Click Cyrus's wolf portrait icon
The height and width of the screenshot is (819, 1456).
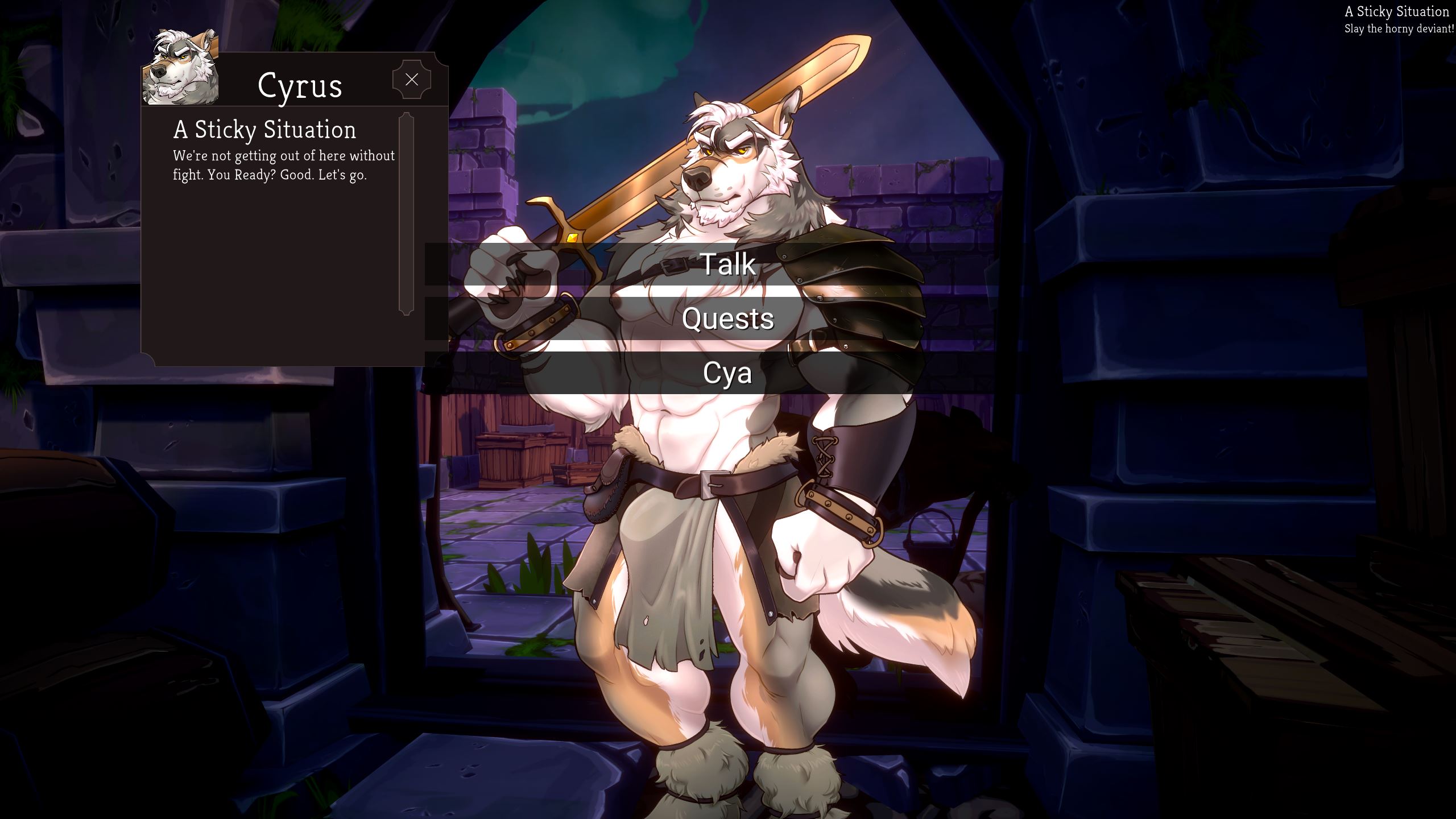180,68
